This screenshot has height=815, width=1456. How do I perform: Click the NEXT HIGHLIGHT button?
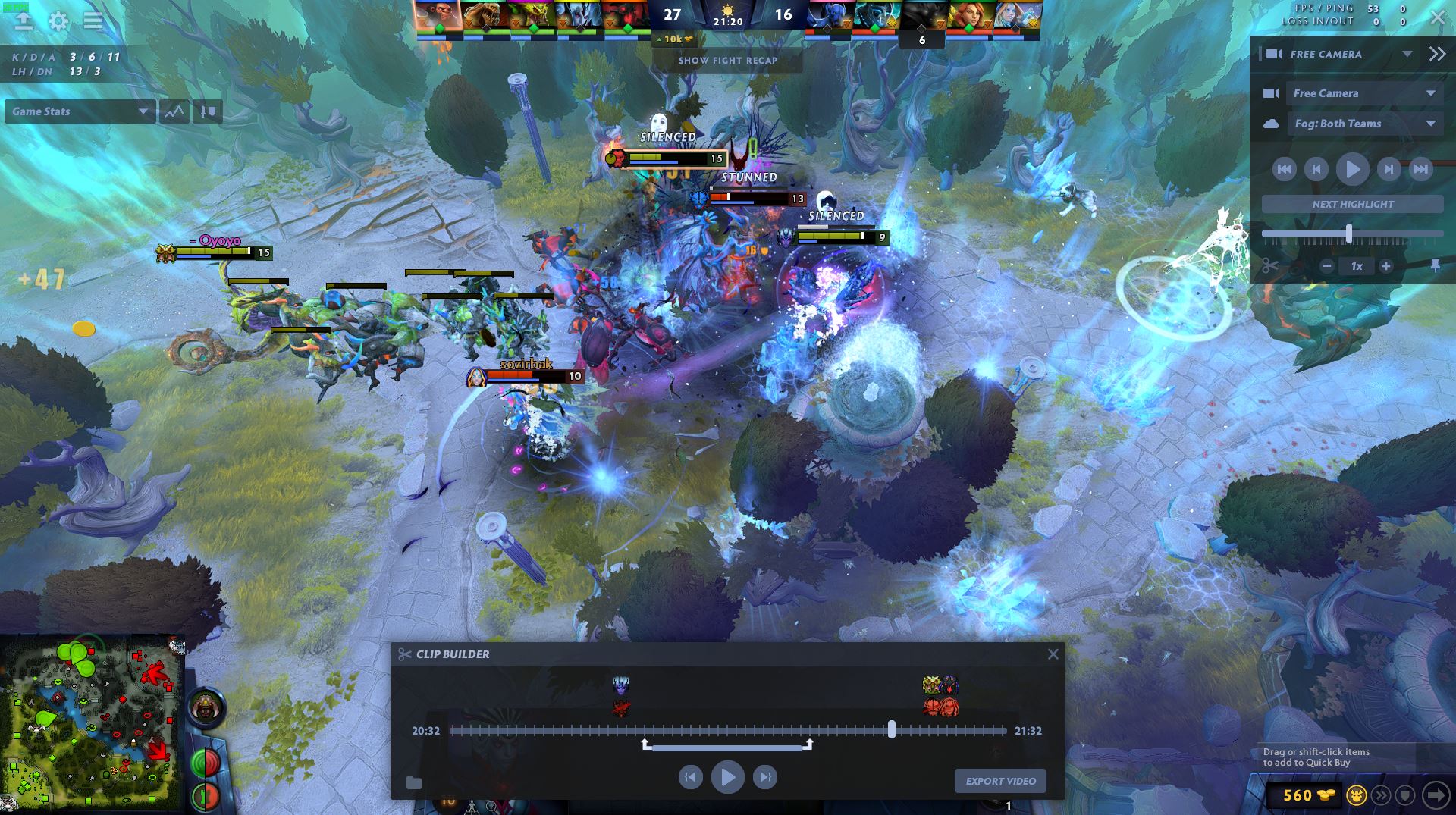1351,203
